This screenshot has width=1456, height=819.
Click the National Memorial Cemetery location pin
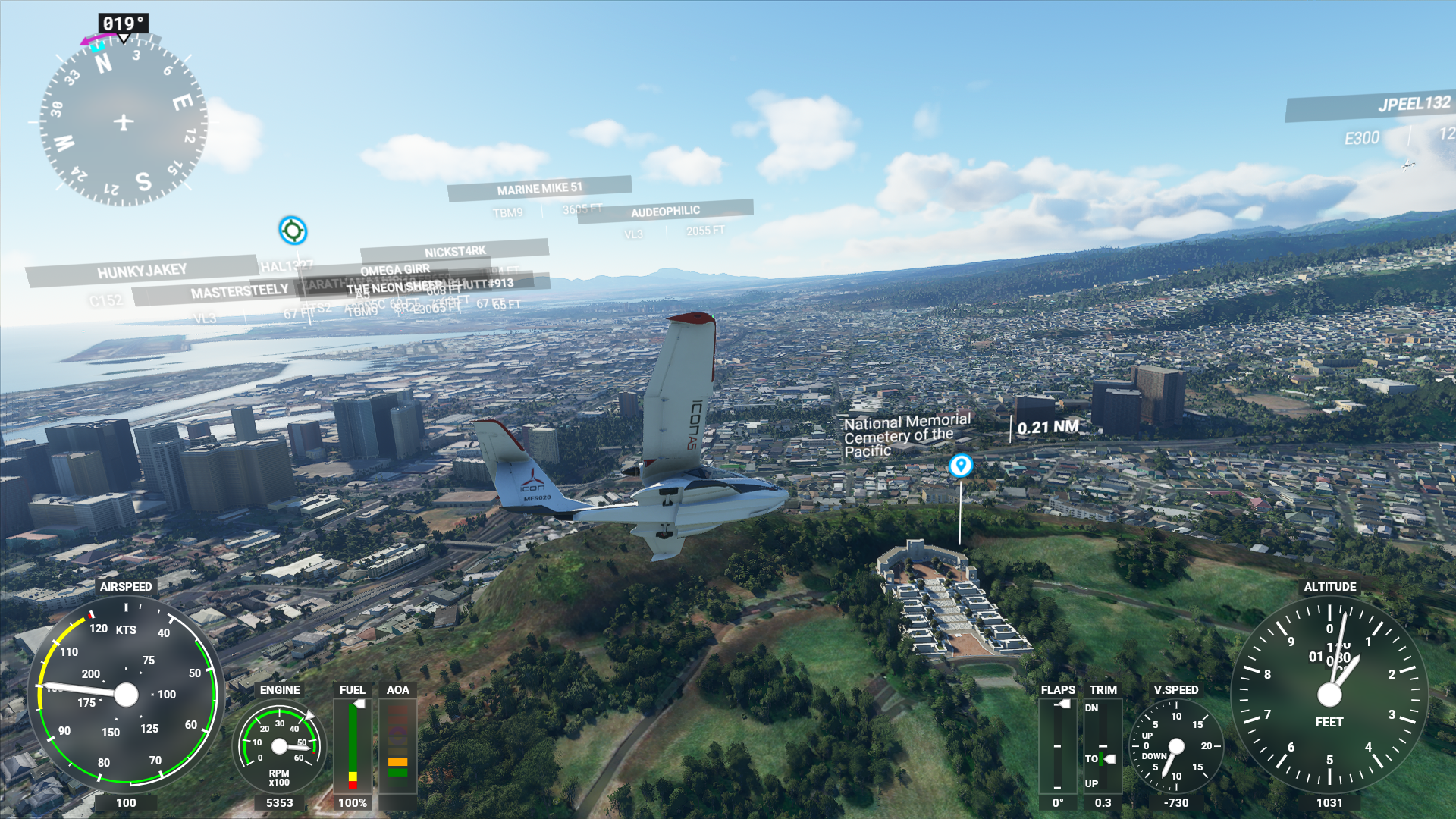tap(960, 465)
